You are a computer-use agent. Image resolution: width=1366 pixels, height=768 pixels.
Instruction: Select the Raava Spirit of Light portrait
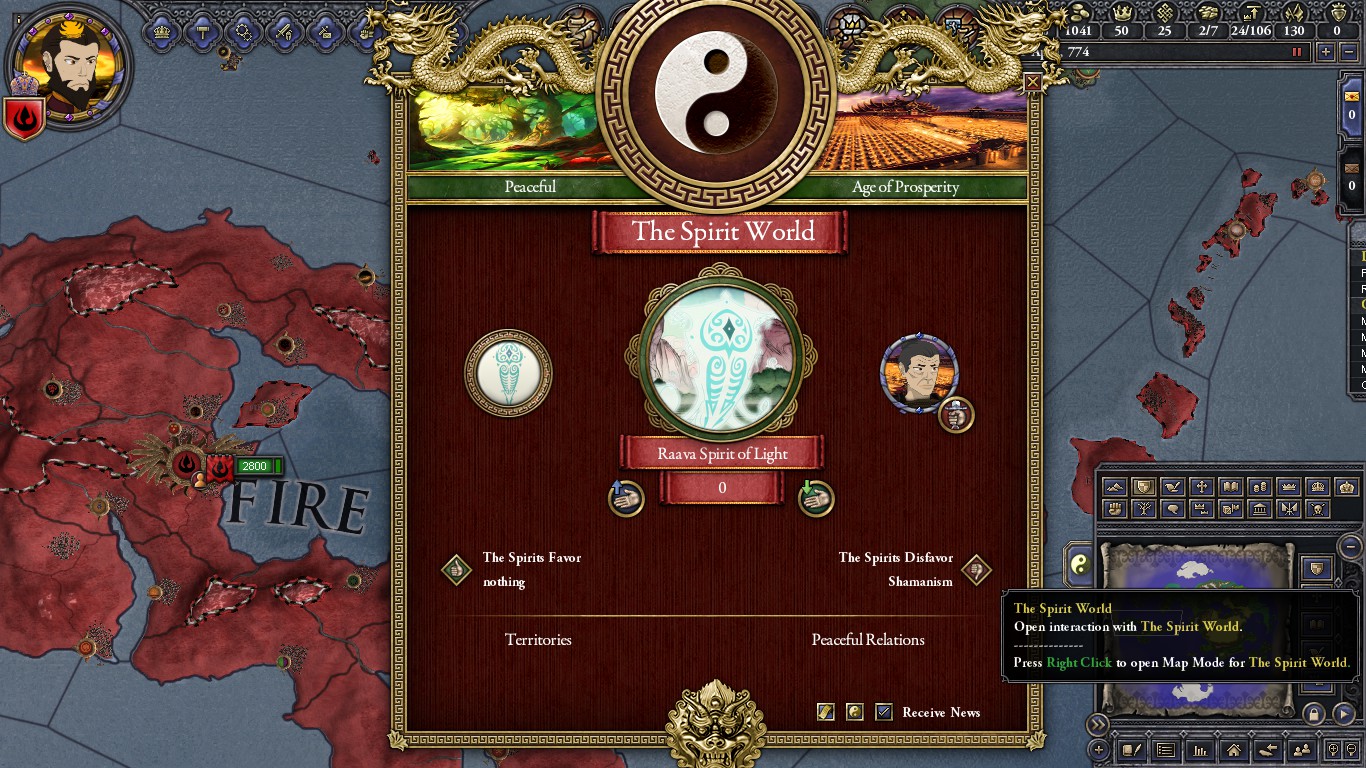[721, 361]
